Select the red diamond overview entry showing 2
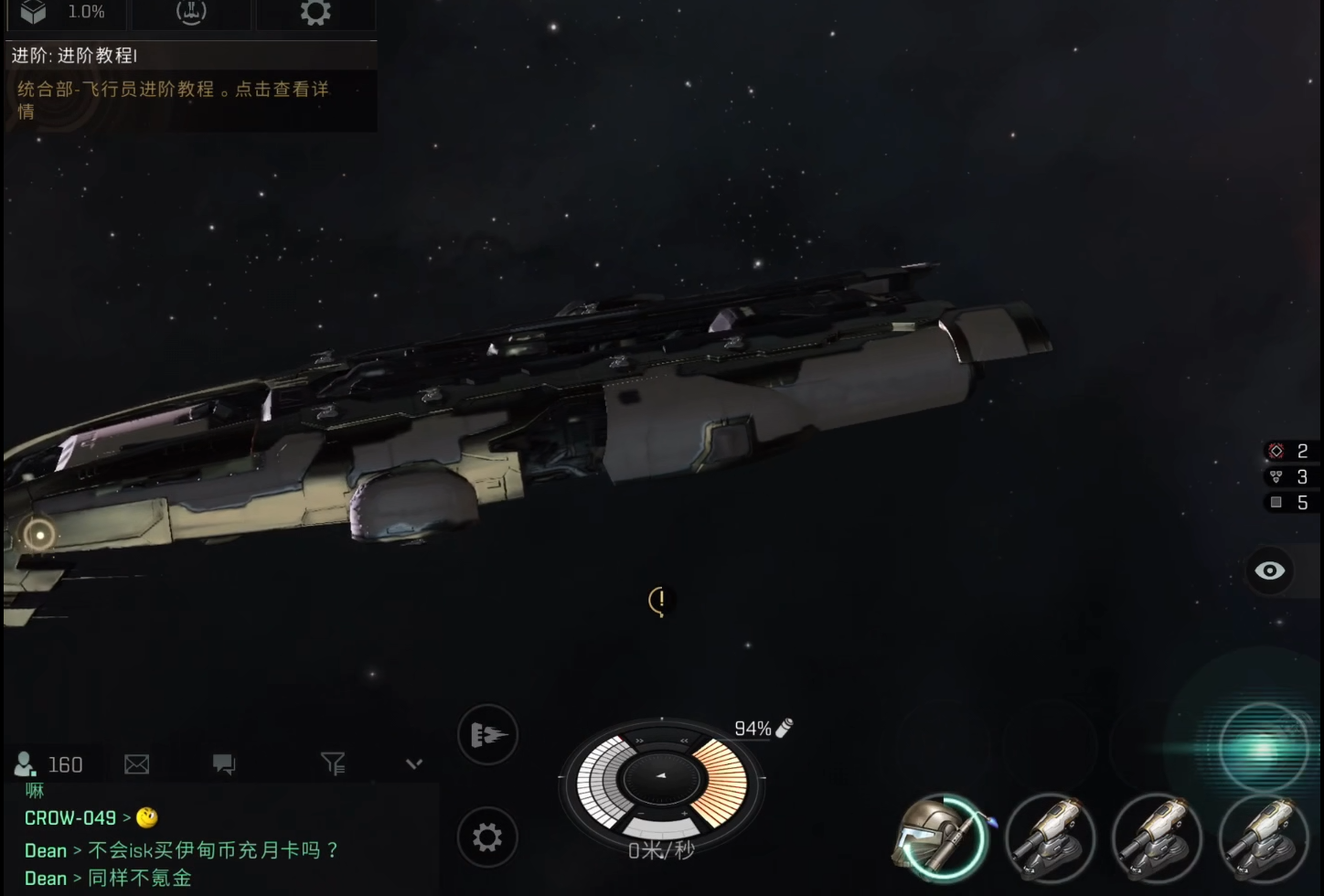 [1289, 451]
